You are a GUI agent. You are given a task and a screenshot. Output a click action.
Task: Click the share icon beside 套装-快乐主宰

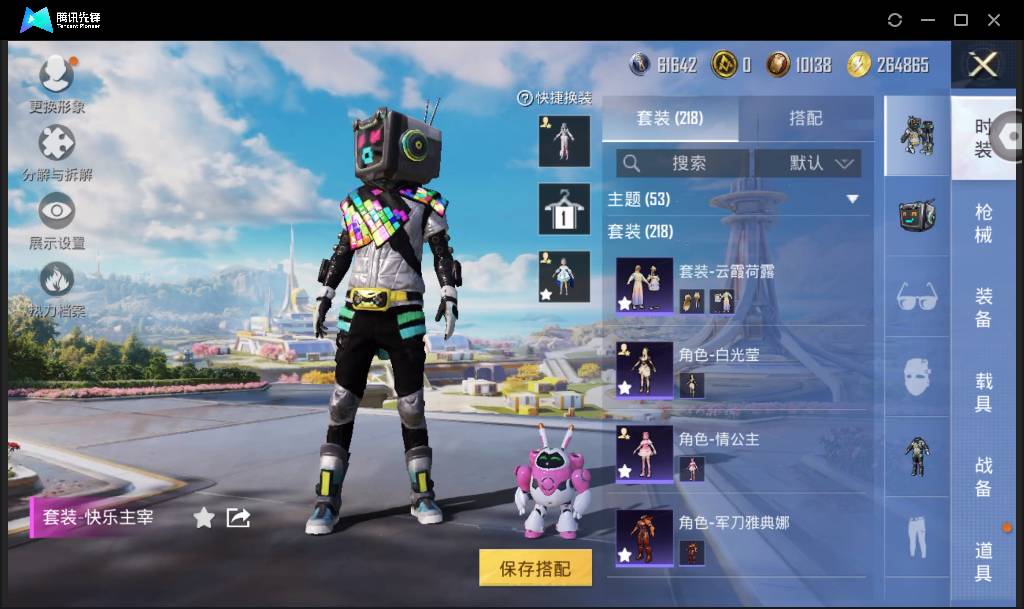click(238, 517)
